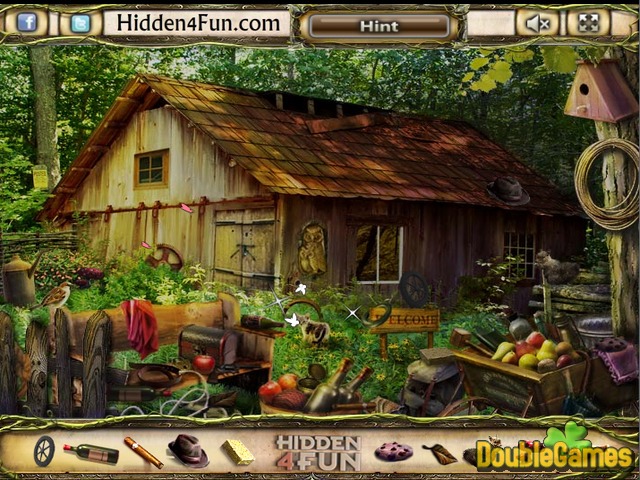The image size is (640, 480).
Task: Open the DoubleGames logo link
Action: click(554, 453)
